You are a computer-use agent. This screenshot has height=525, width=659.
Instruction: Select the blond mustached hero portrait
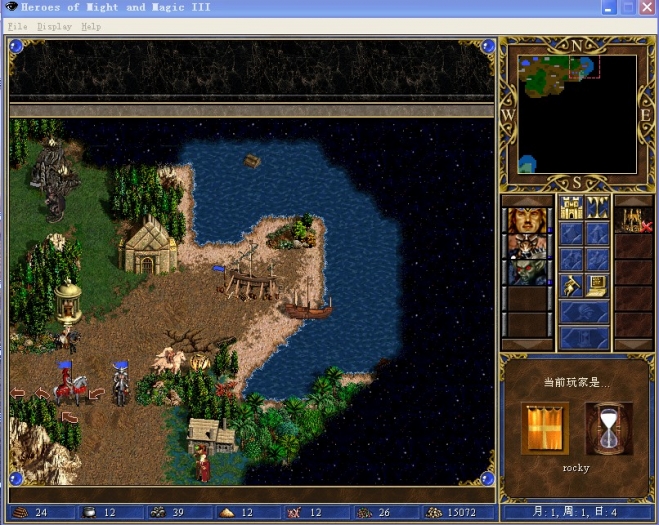[x=526, y=219]
